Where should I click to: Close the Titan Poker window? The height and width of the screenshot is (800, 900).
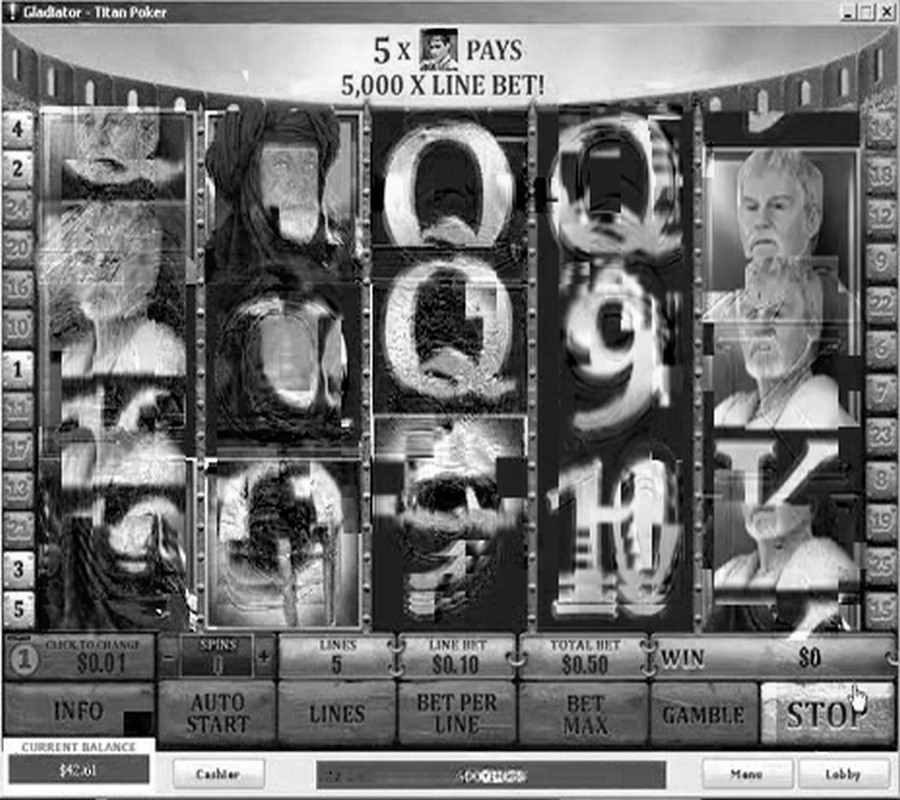coord(885,12)
